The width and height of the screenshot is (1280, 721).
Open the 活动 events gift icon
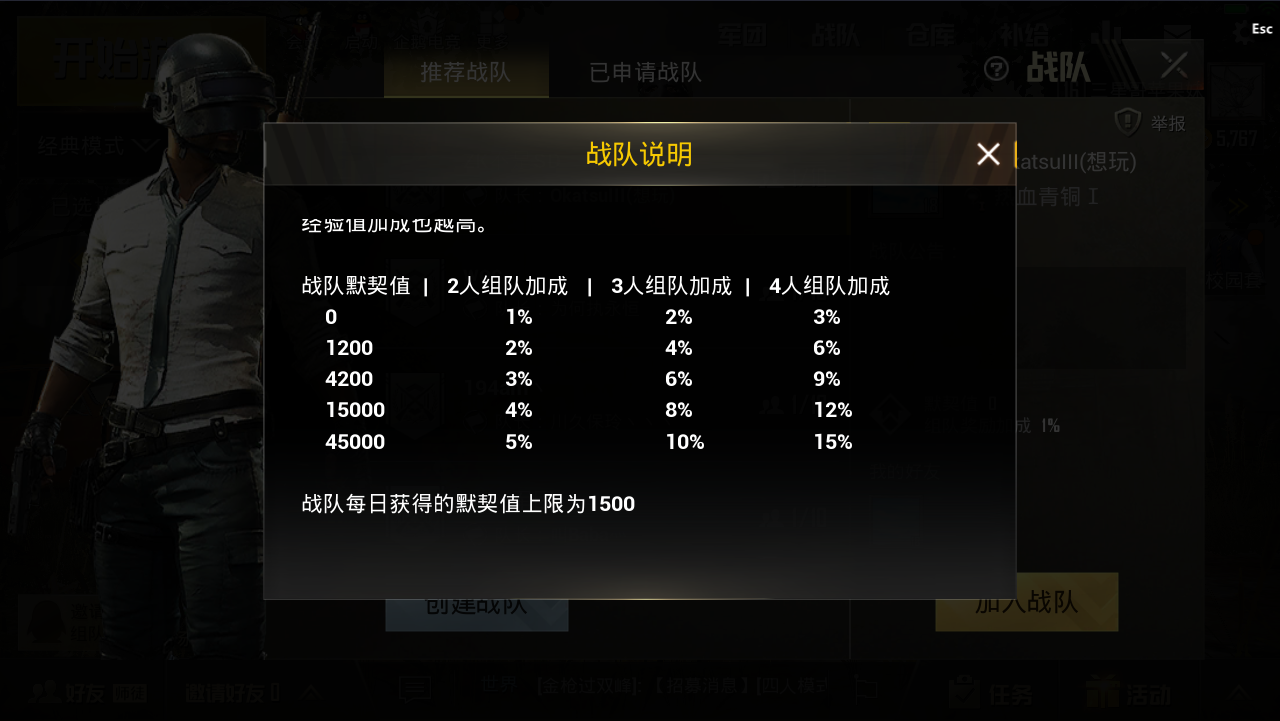[1101, 691]
